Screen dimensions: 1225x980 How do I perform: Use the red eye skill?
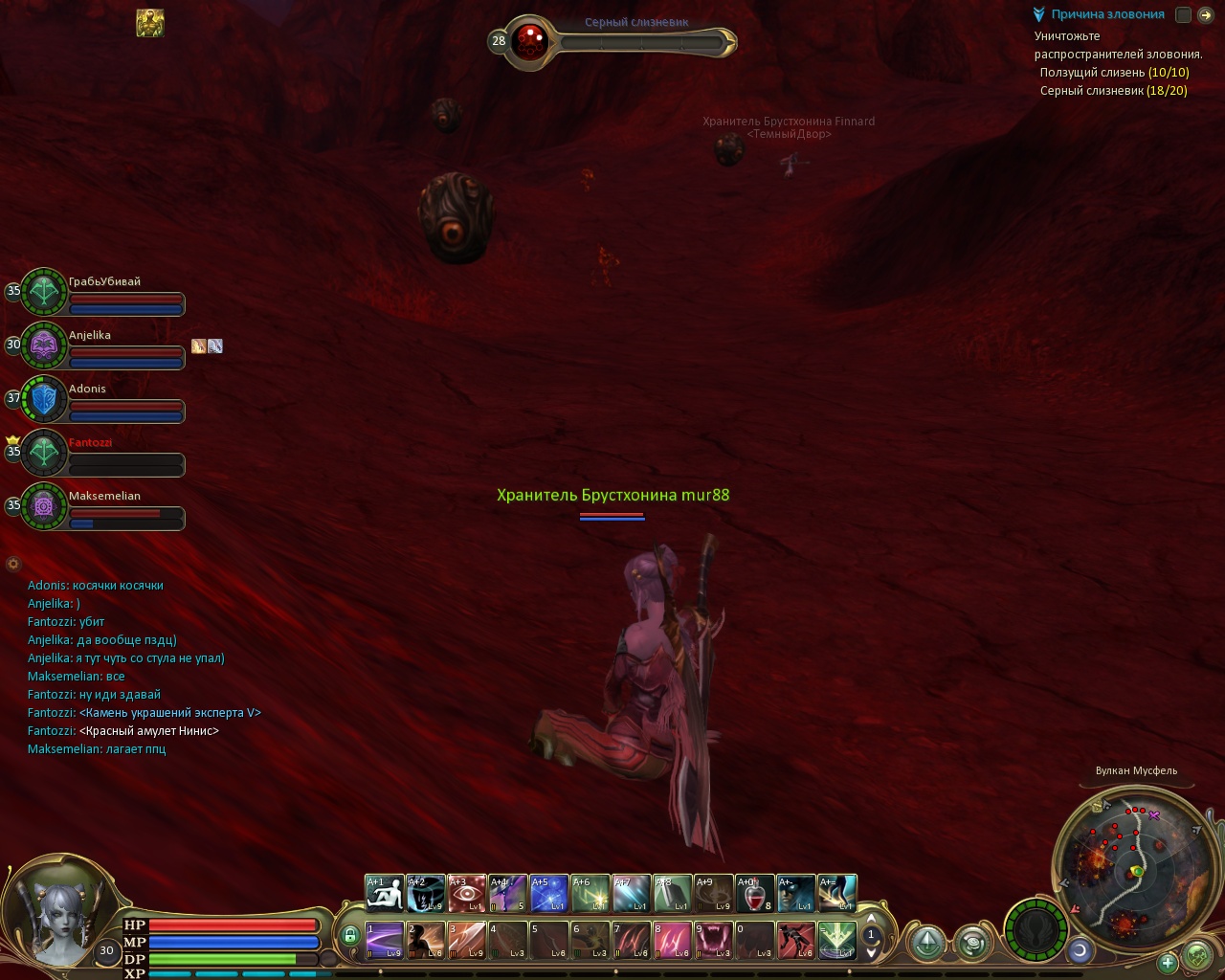pos(467,893)
